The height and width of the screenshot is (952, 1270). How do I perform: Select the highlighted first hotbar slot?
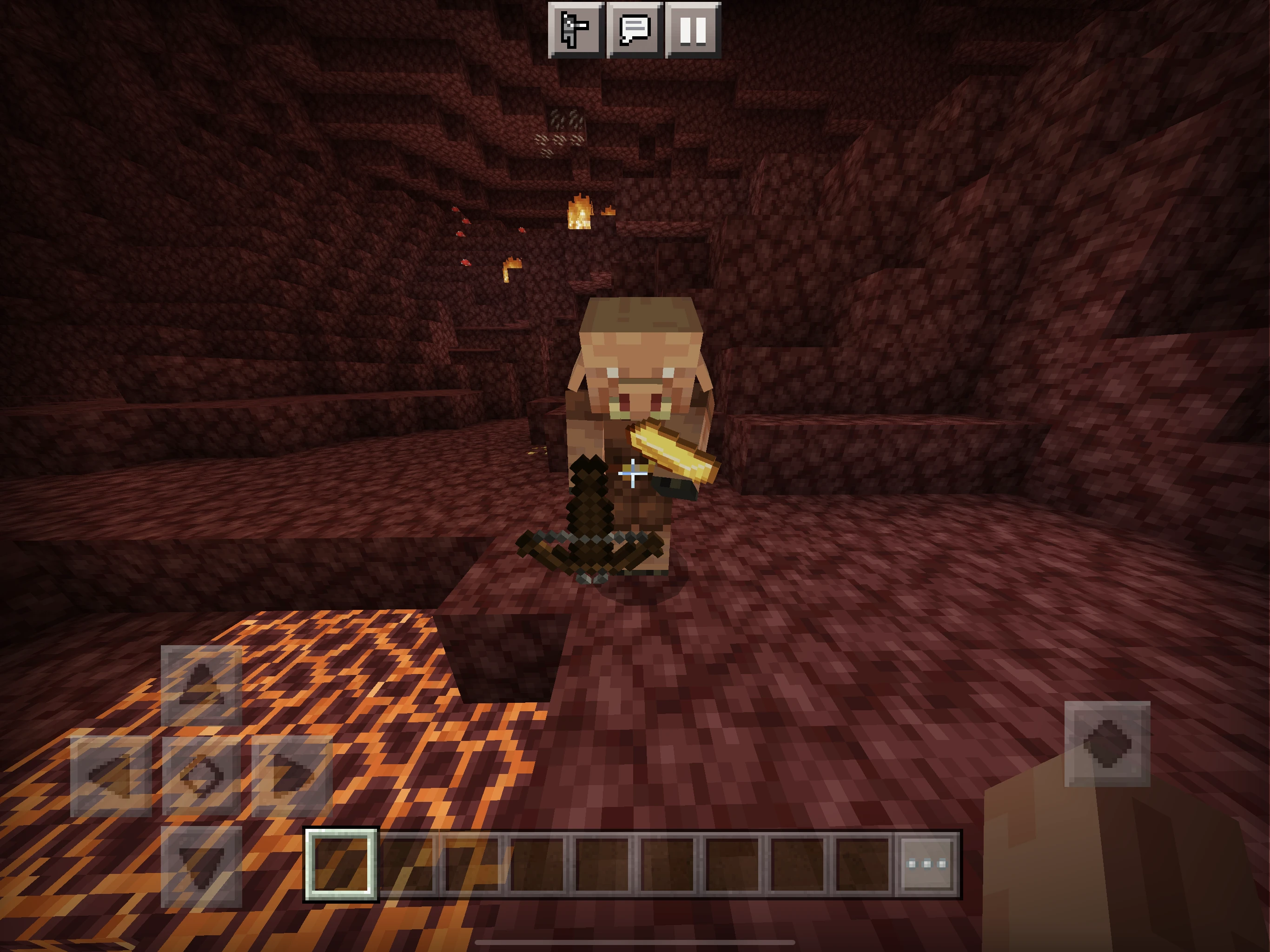point(341,864)
